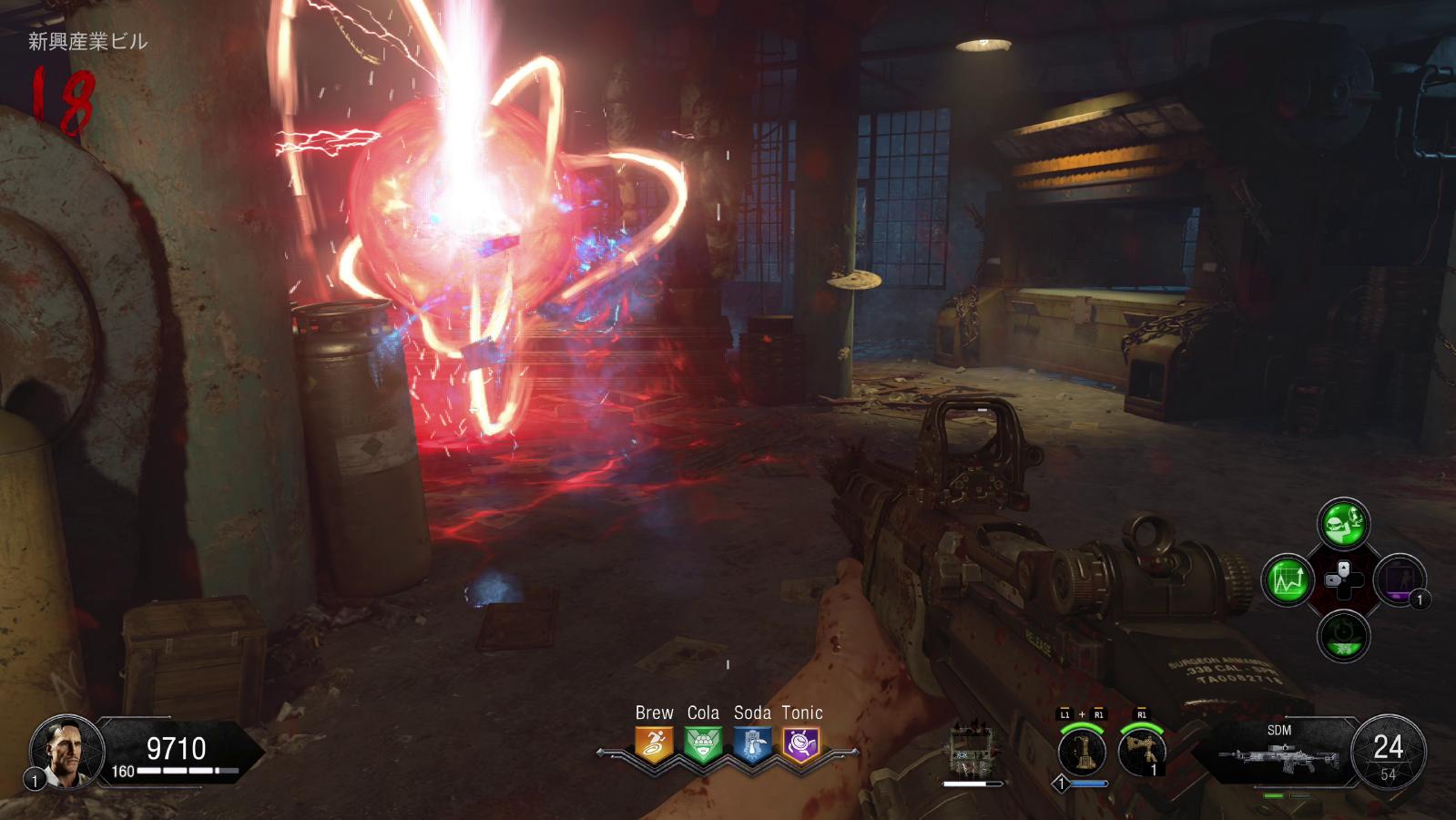Click the shield durability icon
This screenshot has height=820, width=1456.
pos(969,752)
